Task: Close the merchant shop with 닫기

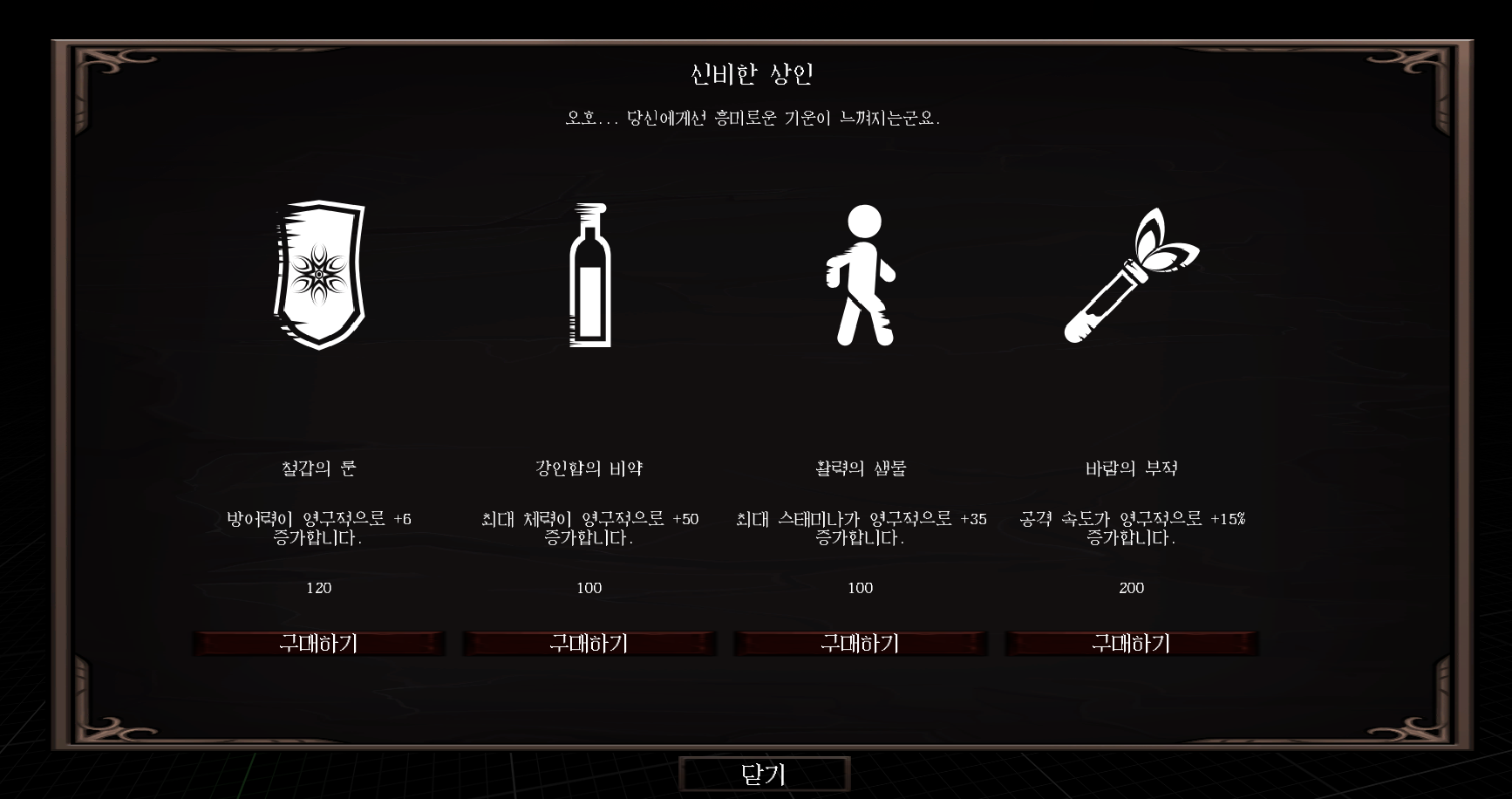Action: click(765, 775)
